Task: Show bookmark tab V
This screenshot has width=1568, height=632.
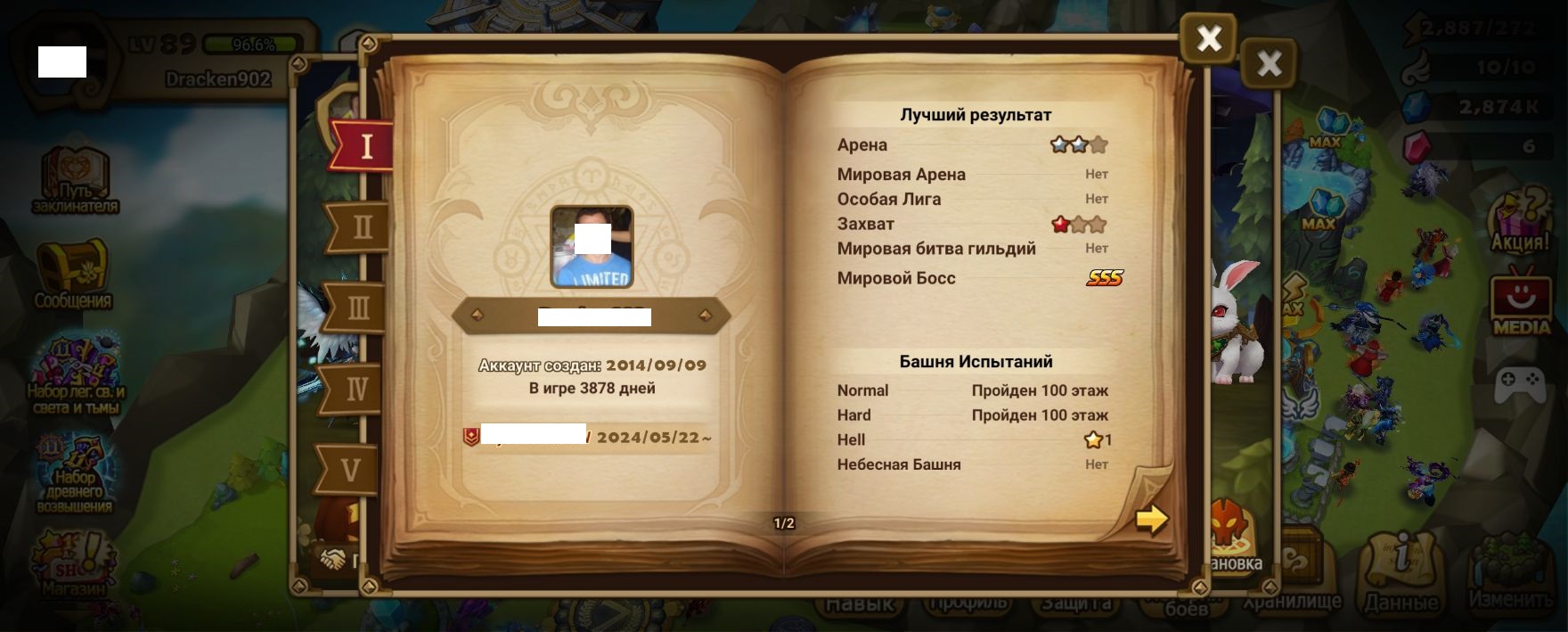Action: point(350,470)
